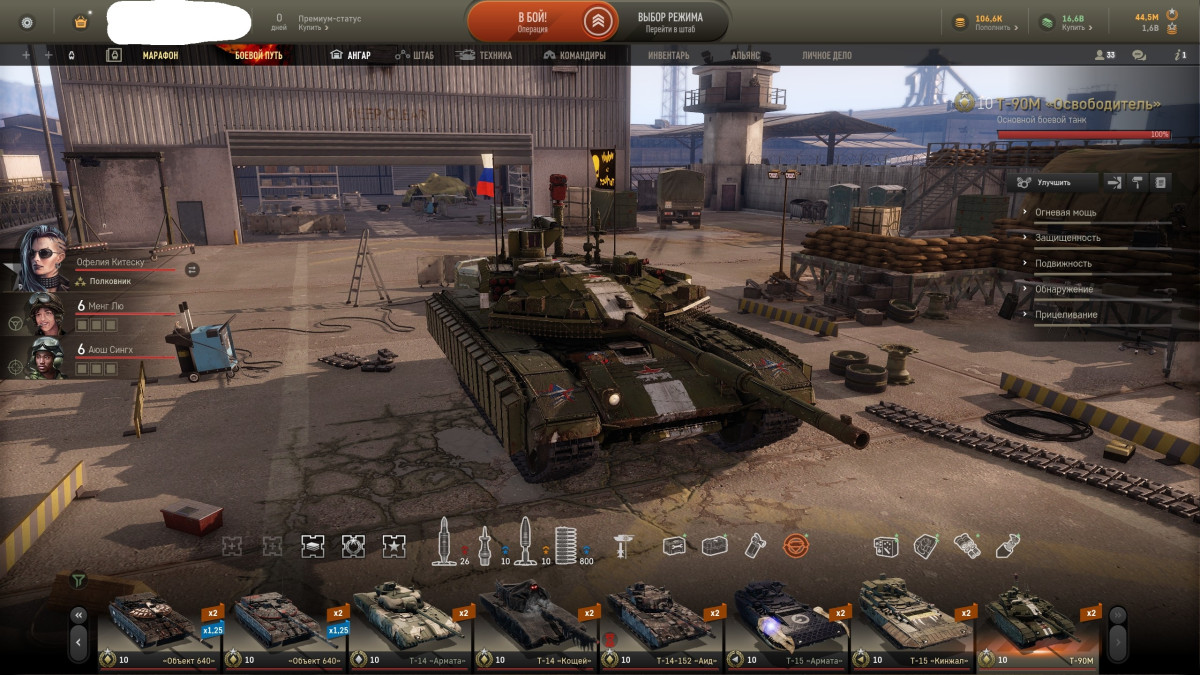
Task: Open the «Выбор режима» mode selector
Action: click(x=669, y=22)
